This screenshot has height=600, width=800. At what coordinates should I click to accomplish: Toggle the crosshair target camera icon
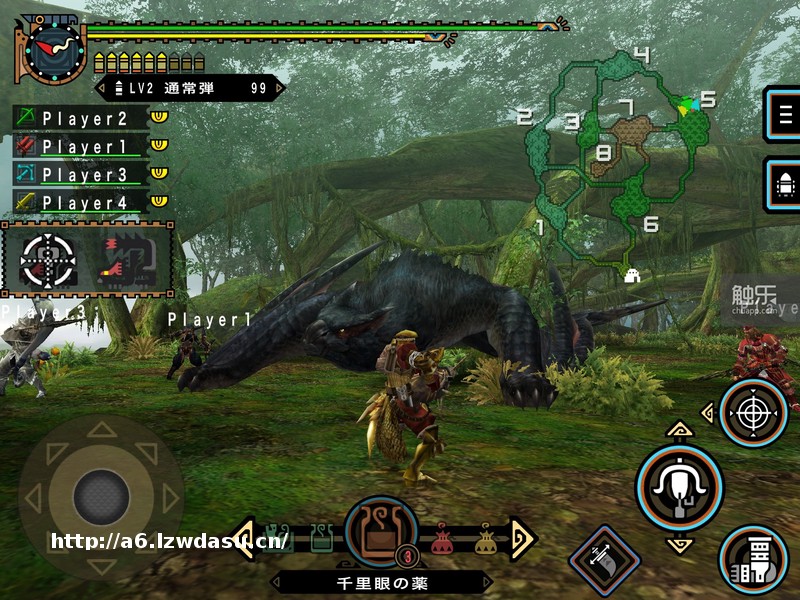point(47,260)
